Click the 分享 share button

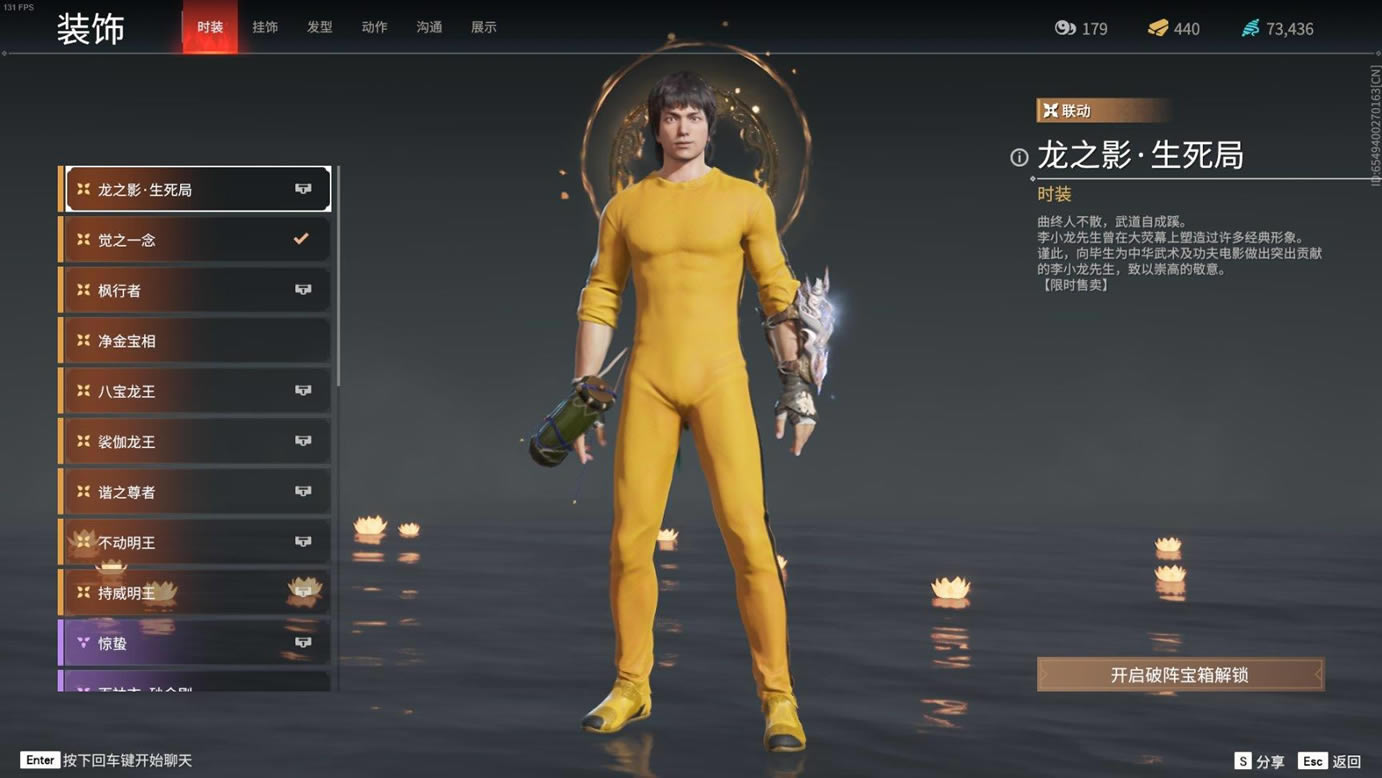pyautogui.click(x=1260, y=762)
